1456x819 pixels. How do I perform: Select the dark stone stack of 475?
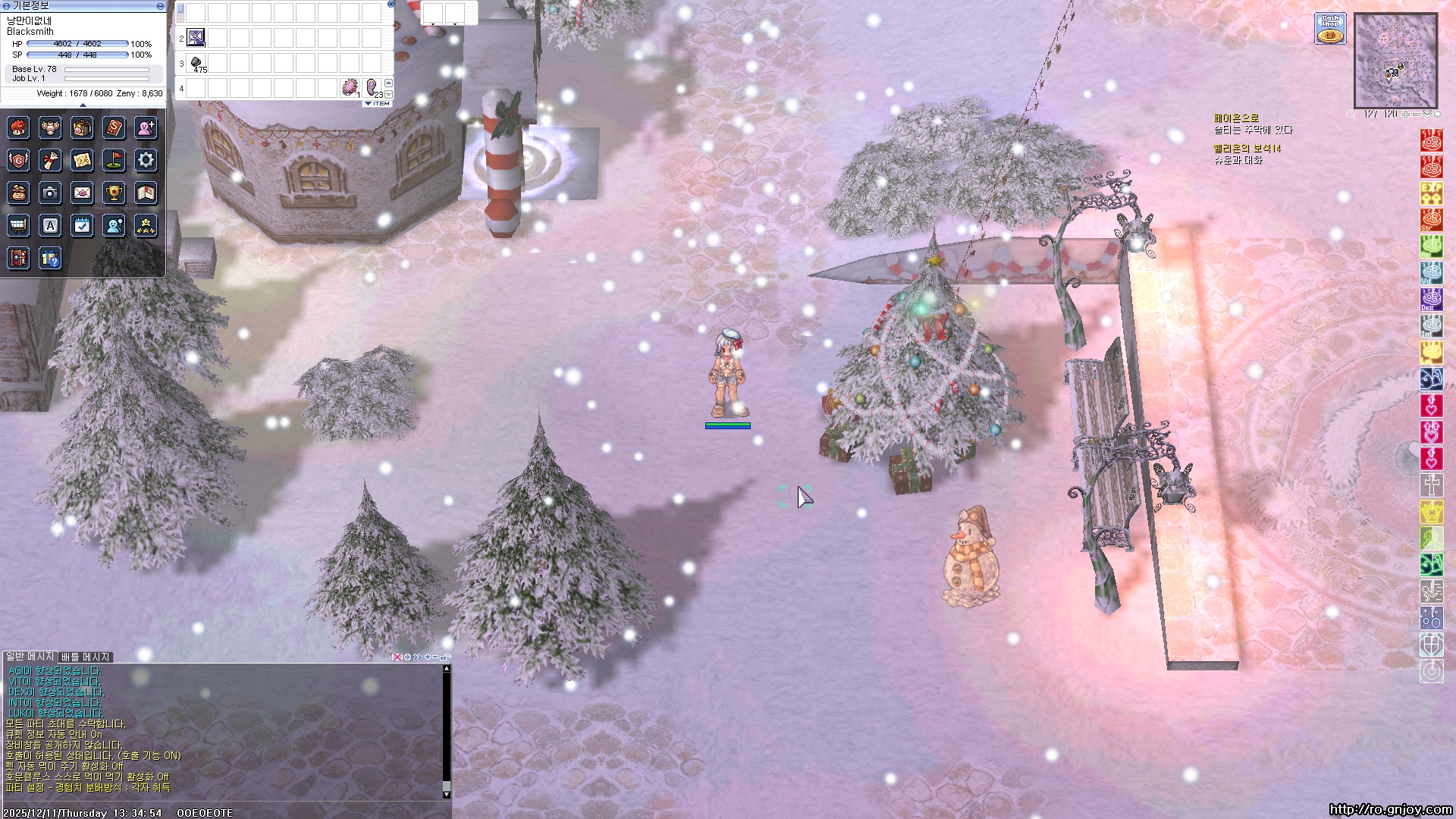[196, 63]
